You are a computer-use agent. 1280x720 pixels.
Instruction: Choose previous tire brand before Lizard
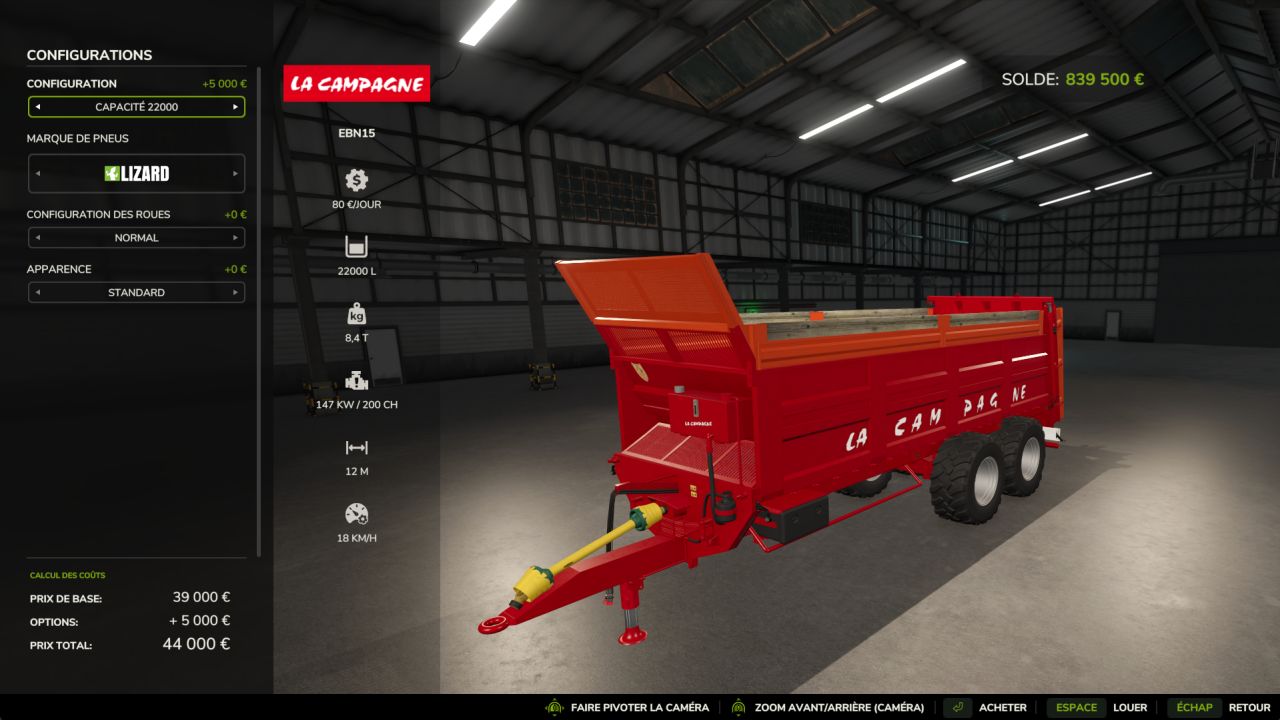37,174
